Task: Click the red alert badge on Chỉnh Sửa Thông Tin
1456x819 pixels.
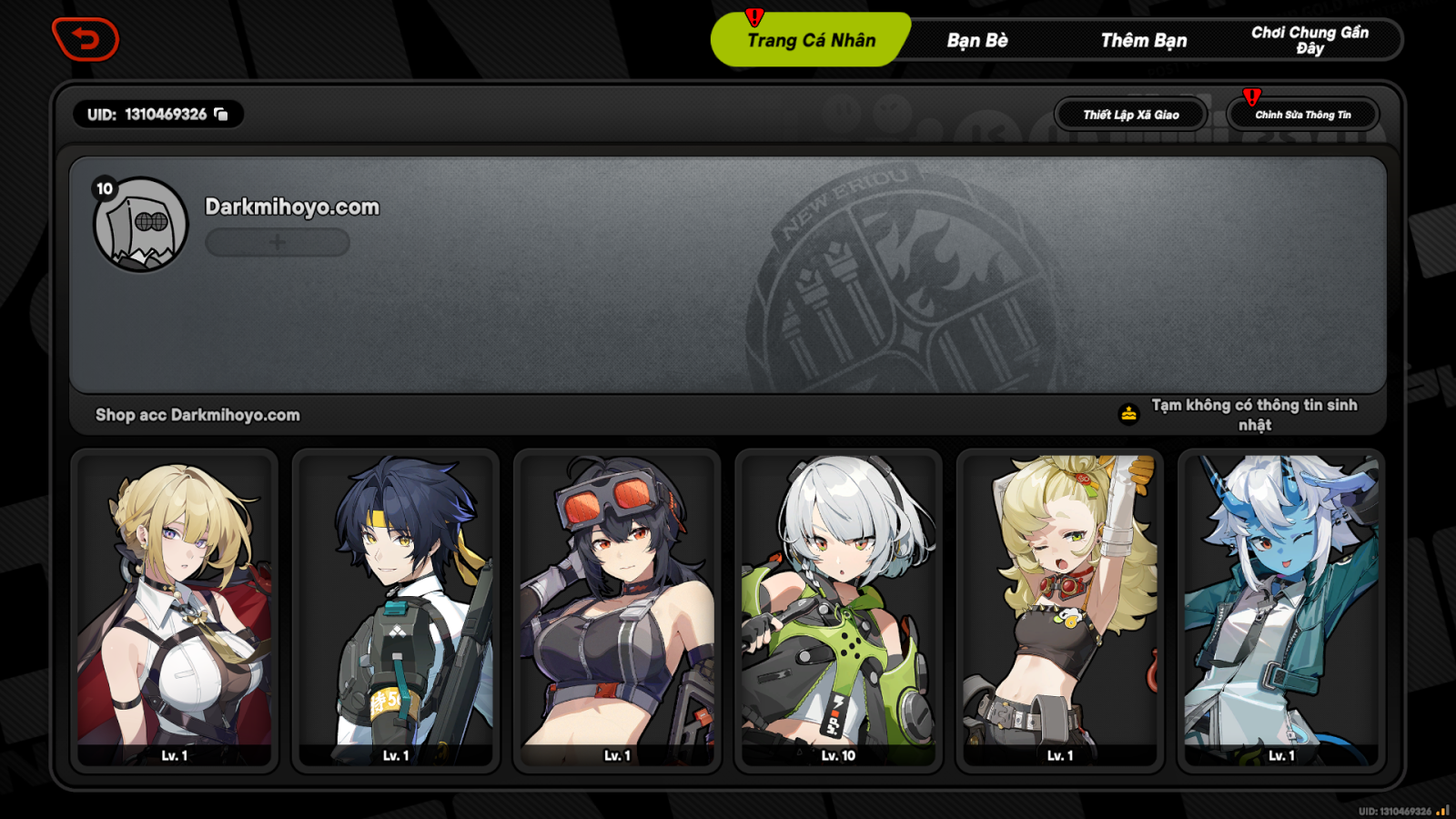Action: tap(1252, 95)
